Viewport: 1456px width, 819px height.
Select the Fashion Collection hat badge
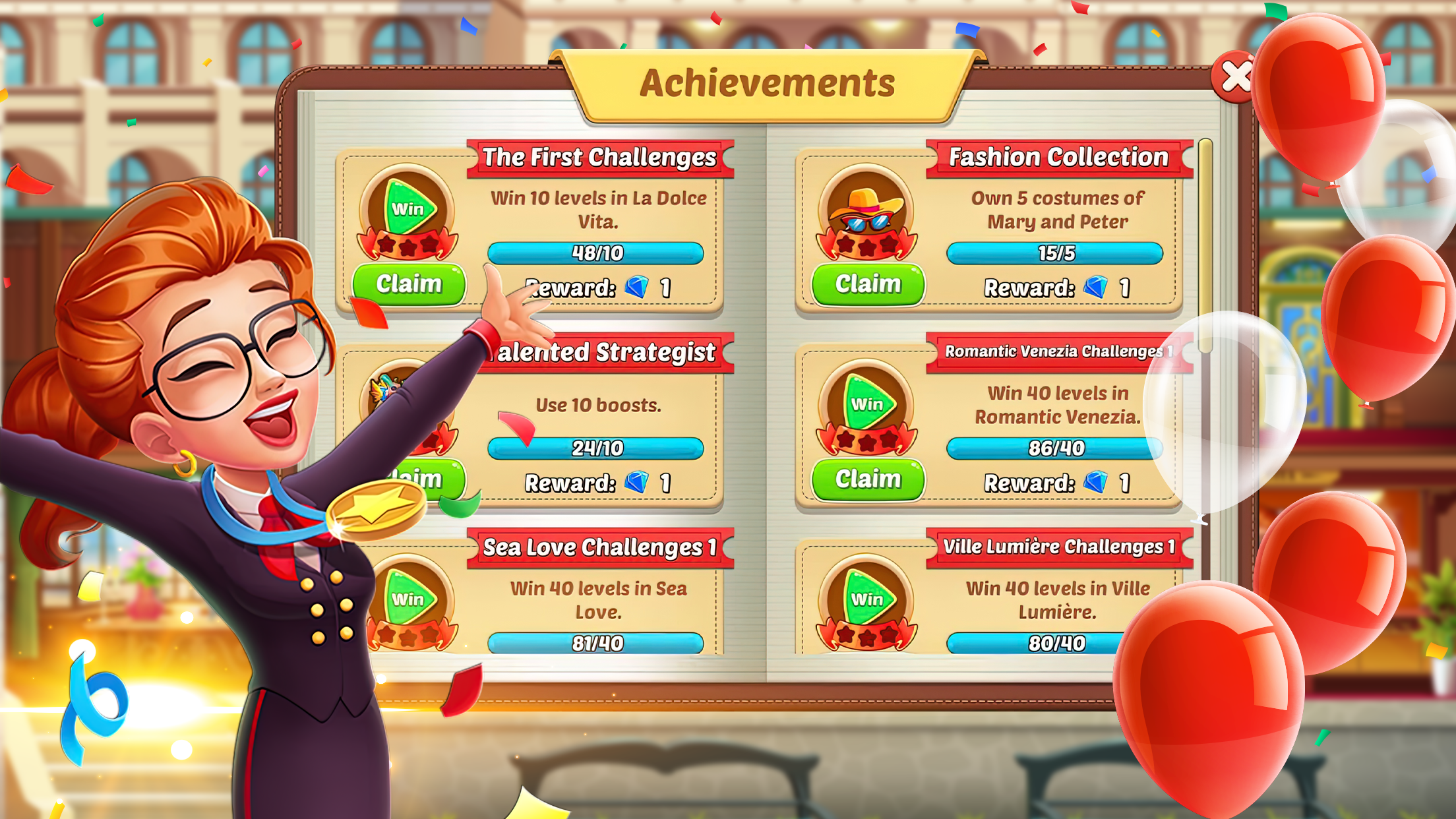pyautogui.click(x=866, y=212)
